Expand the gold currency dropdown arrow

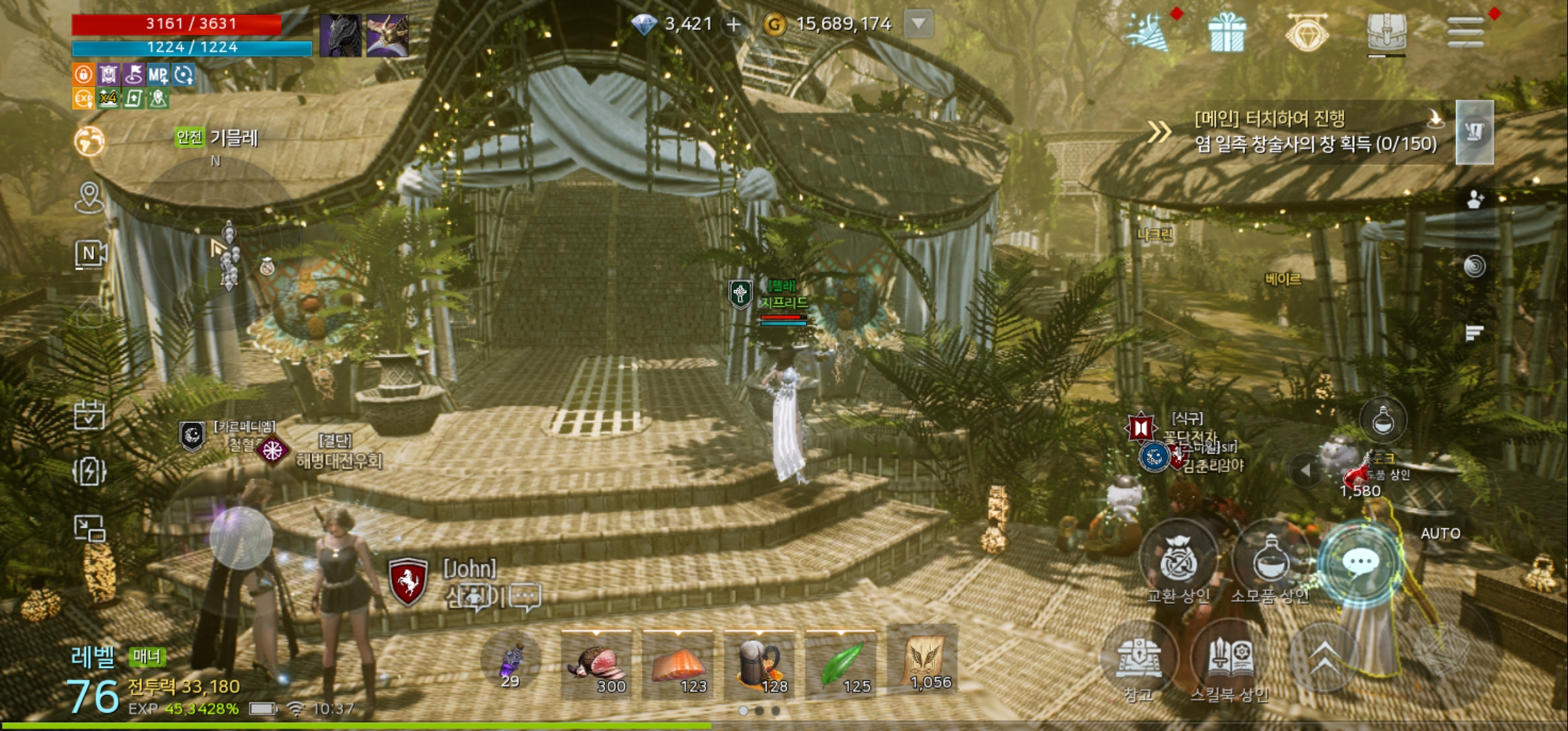tap(918, 24)
